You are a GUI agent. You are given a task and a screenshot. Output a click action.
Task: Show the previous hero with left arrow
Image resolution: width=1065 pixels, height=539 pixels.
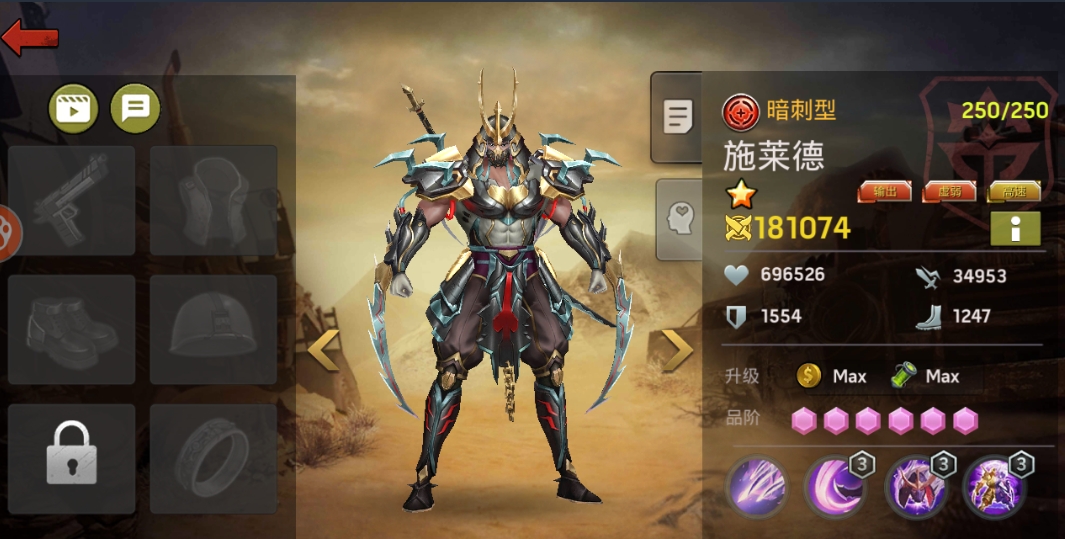324,350
